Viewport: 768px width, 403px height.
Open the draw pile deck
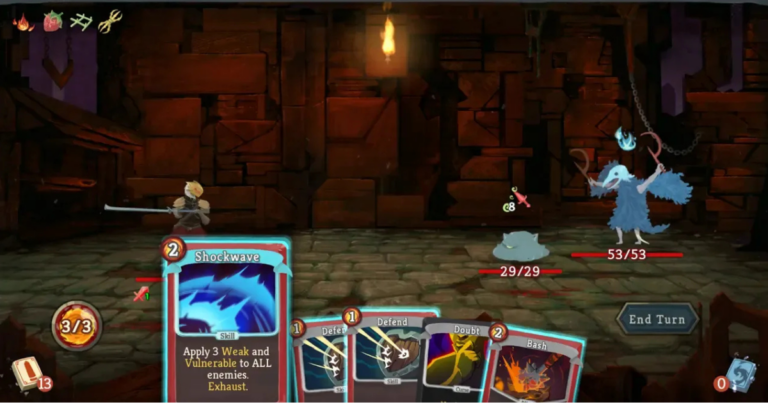[x=27, y=375]
